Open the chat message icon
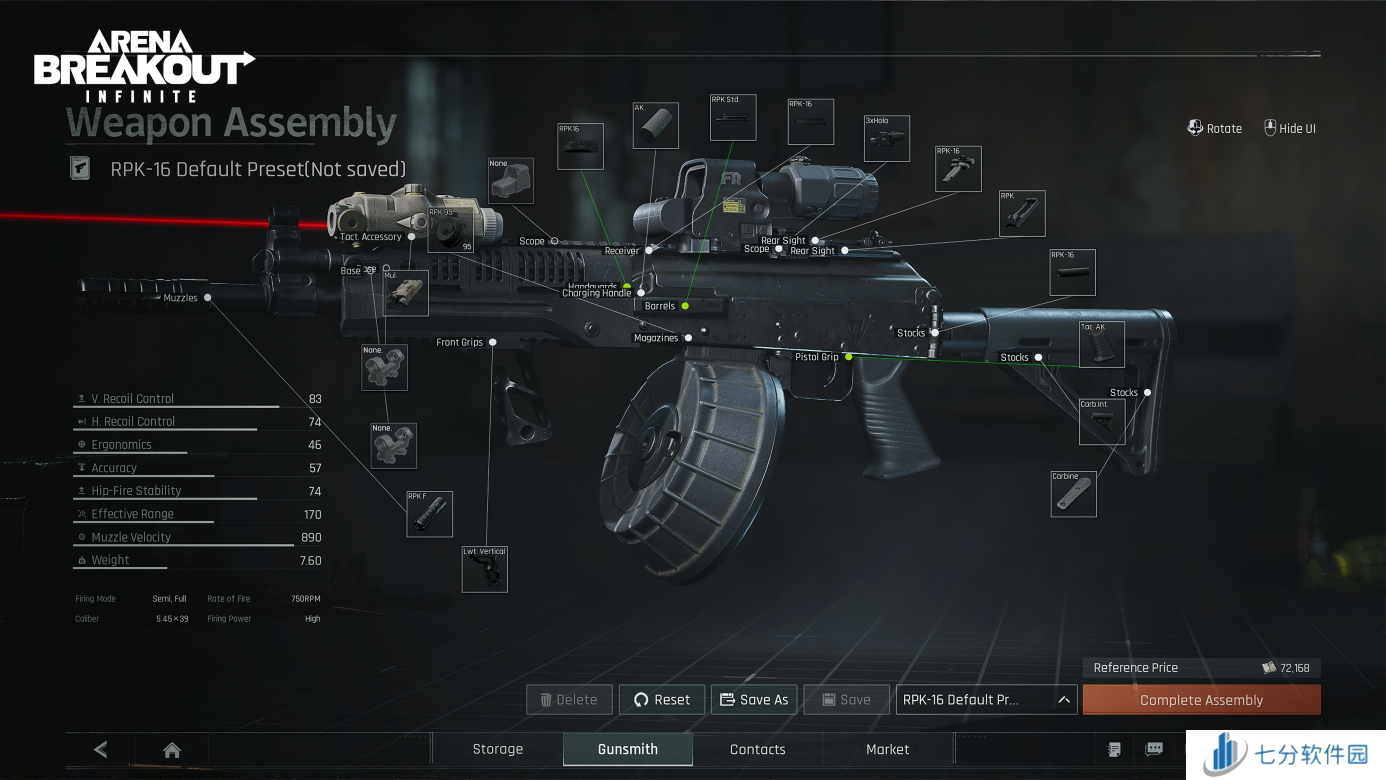Screen dimensions: 1386x780 coord(1154,749)
